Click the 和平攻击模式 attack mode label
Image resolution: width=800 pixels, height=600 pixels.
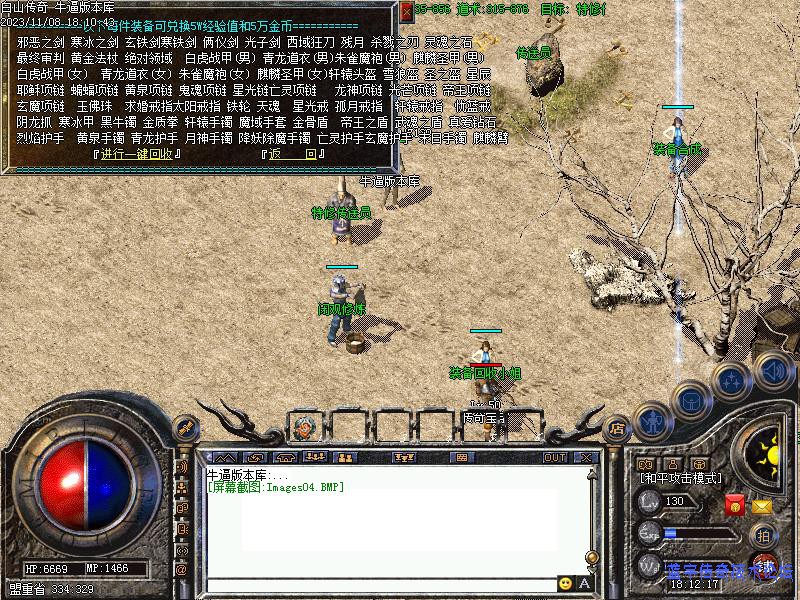tap(680, 479)
